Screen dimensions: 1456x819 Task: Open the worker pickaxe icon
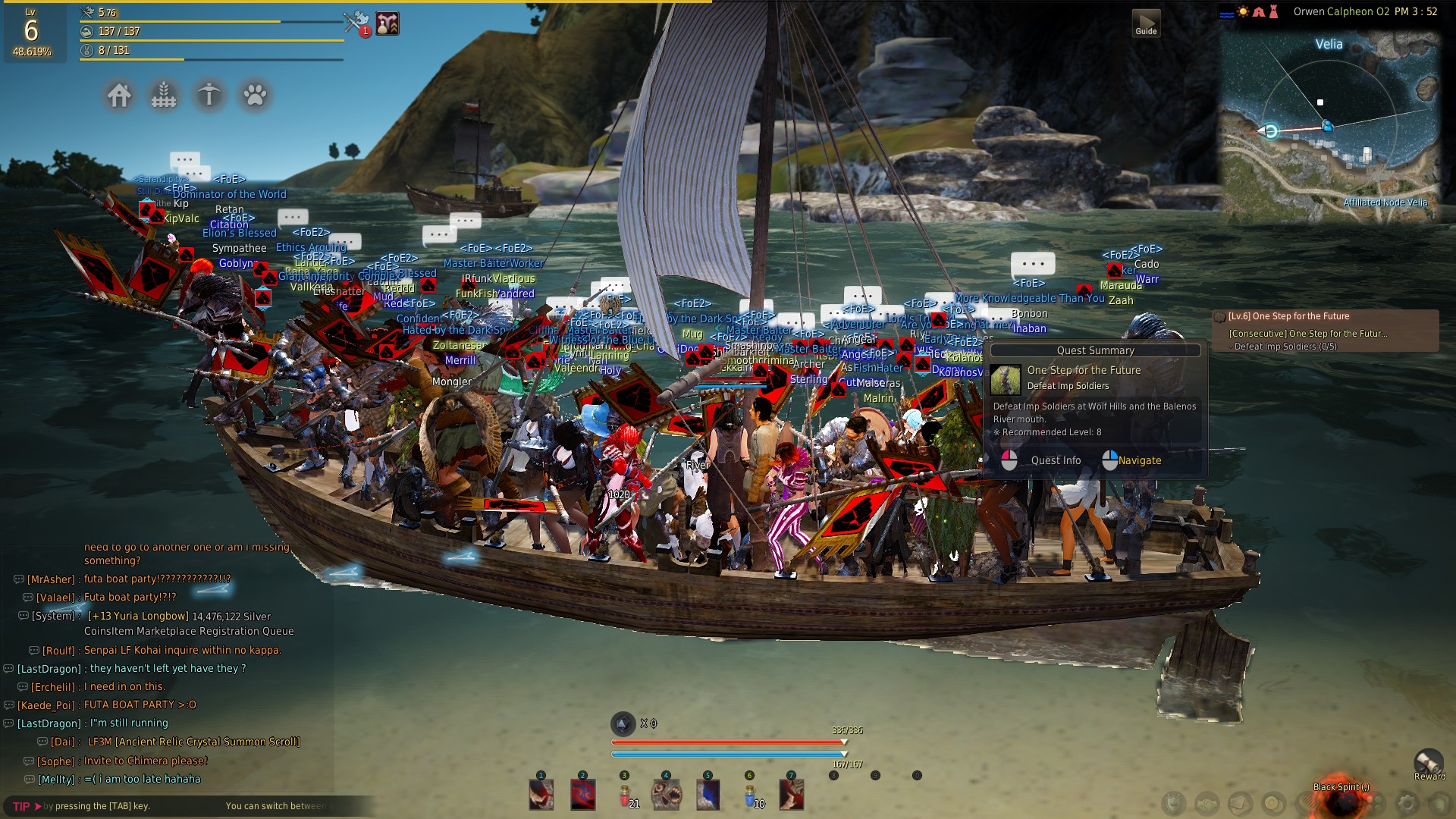(x=209, y=96)
